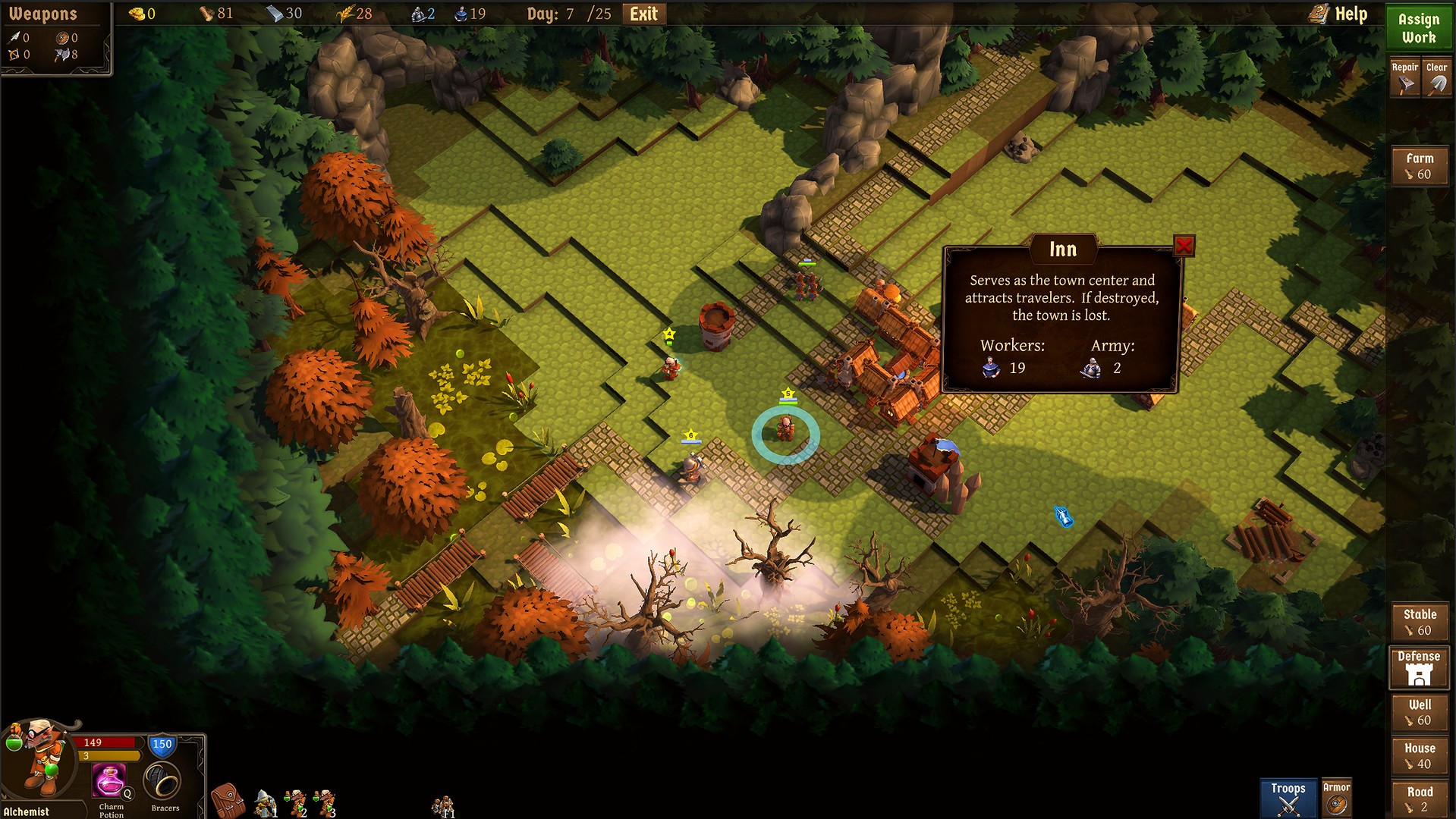Activate the Charm Potion ability
Screen dimensions: 1456x819
tap(110, 781)
